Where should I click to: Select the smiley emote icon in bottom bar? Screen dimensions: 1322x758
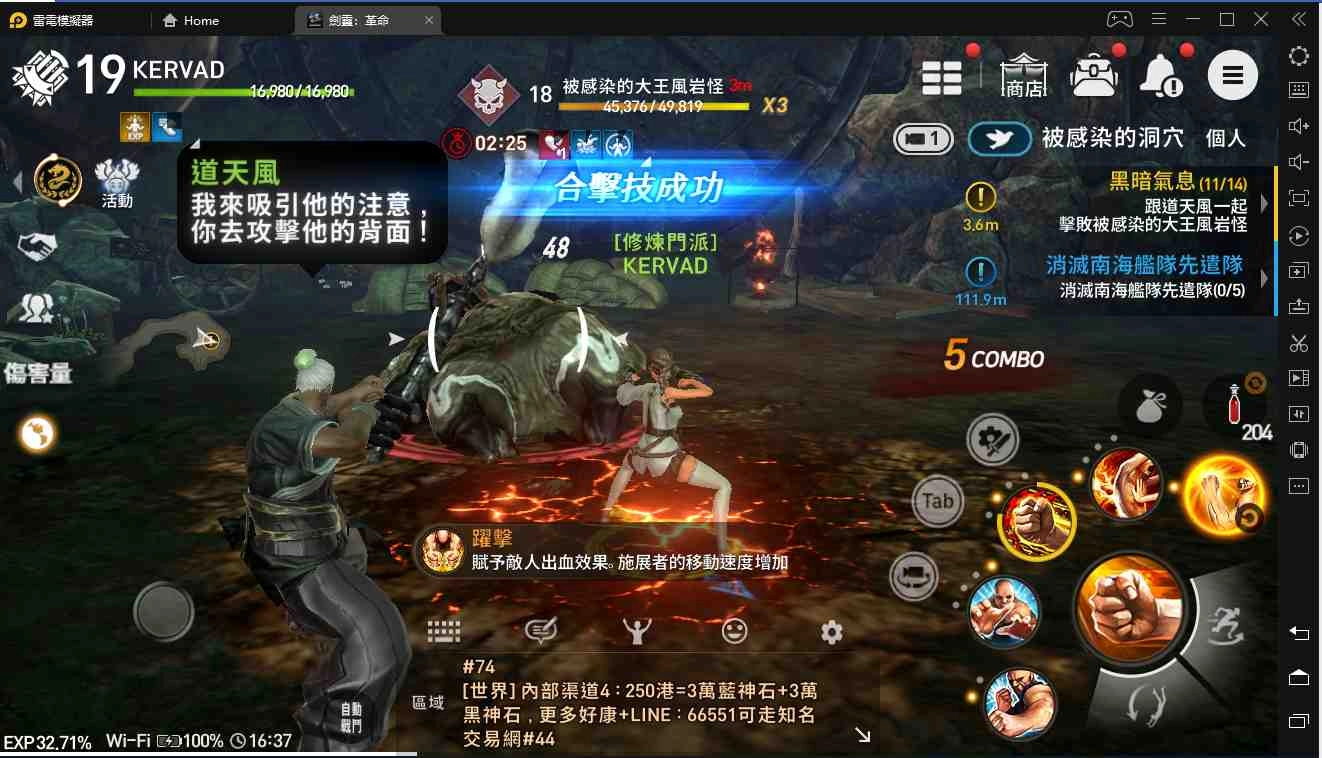coord(735,630)
